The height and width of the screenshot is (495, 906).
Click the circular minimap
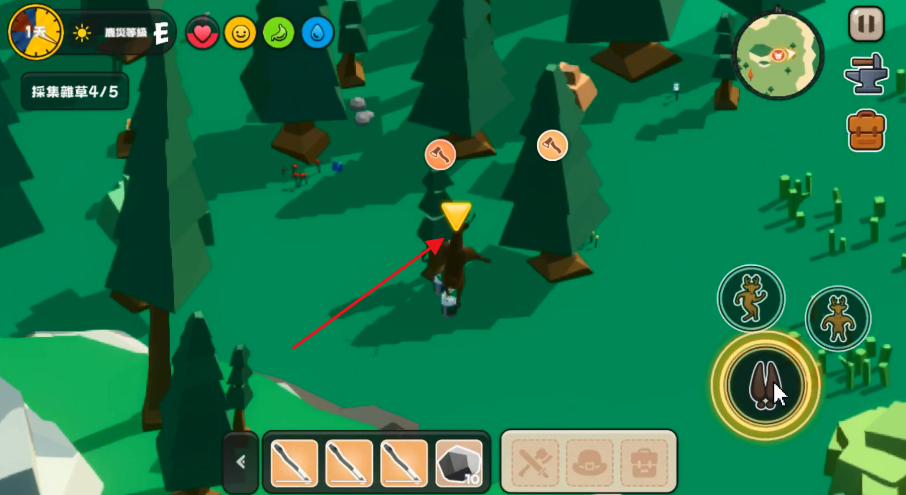tap(778, 56)
